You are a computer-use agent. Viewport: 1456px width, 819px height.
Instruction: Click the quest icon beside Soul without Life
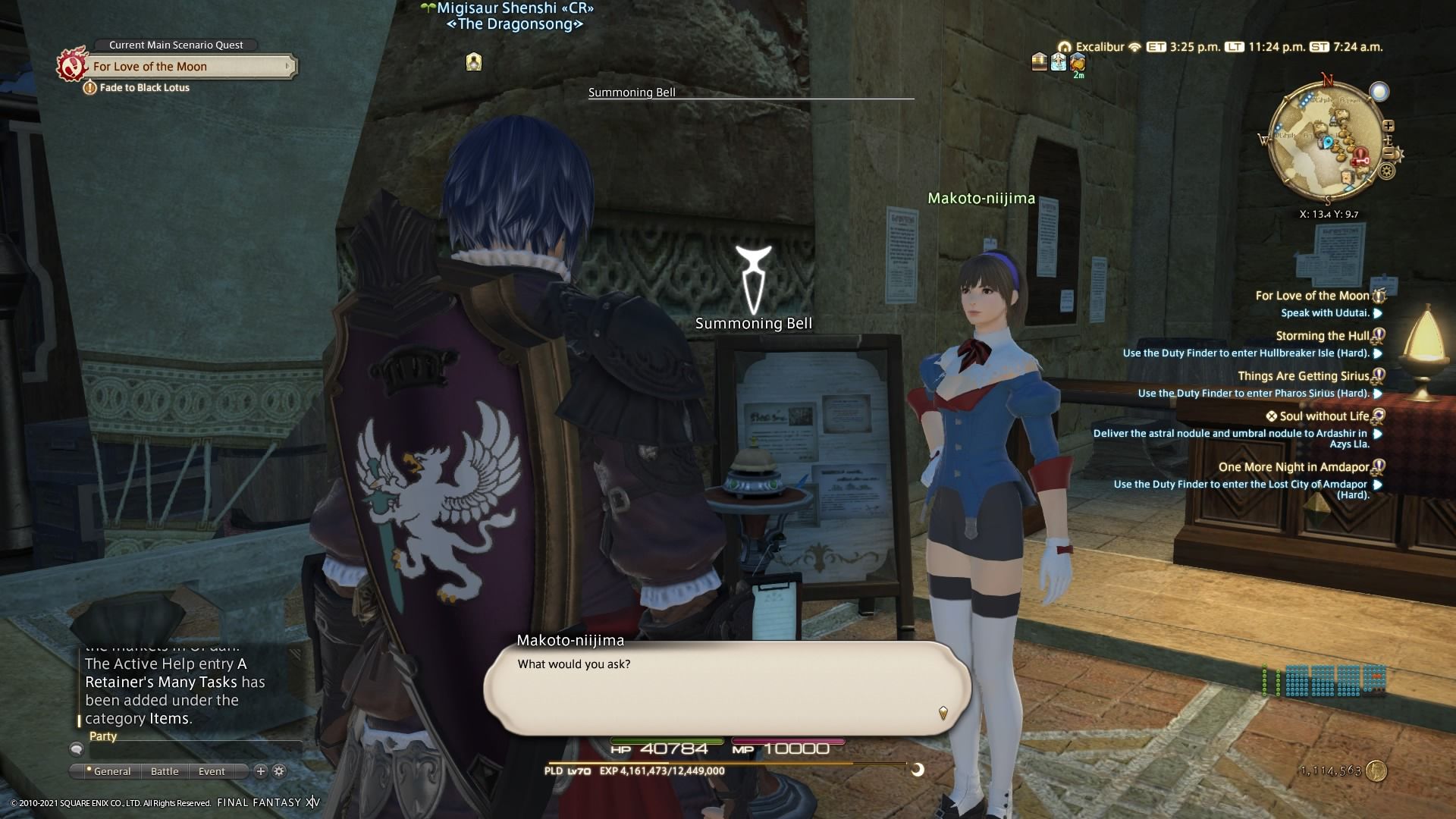click(x=1379, y=416)
